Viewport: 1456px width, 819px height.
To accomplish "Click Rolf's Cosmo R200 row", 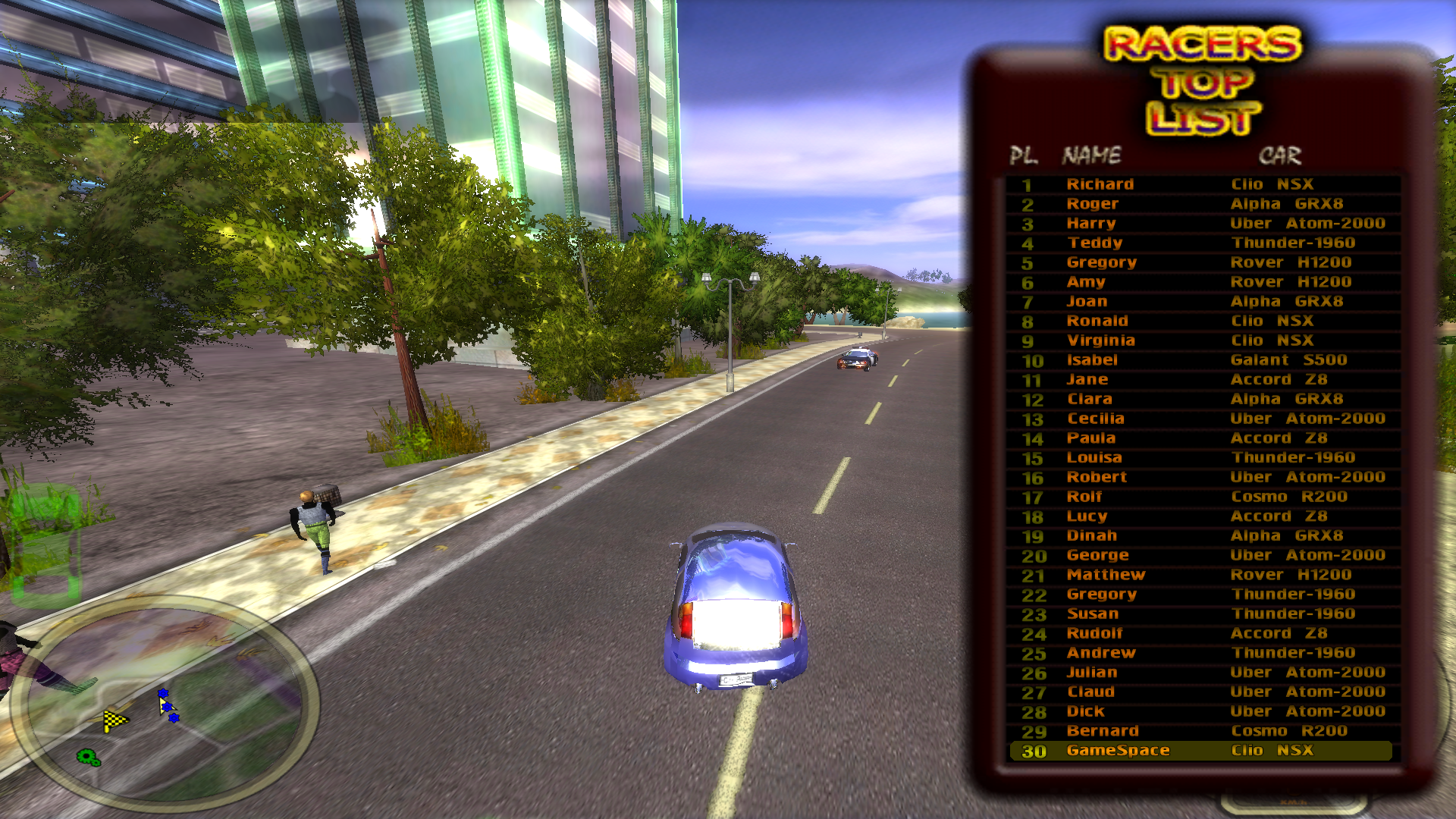I will [1202, 497].
